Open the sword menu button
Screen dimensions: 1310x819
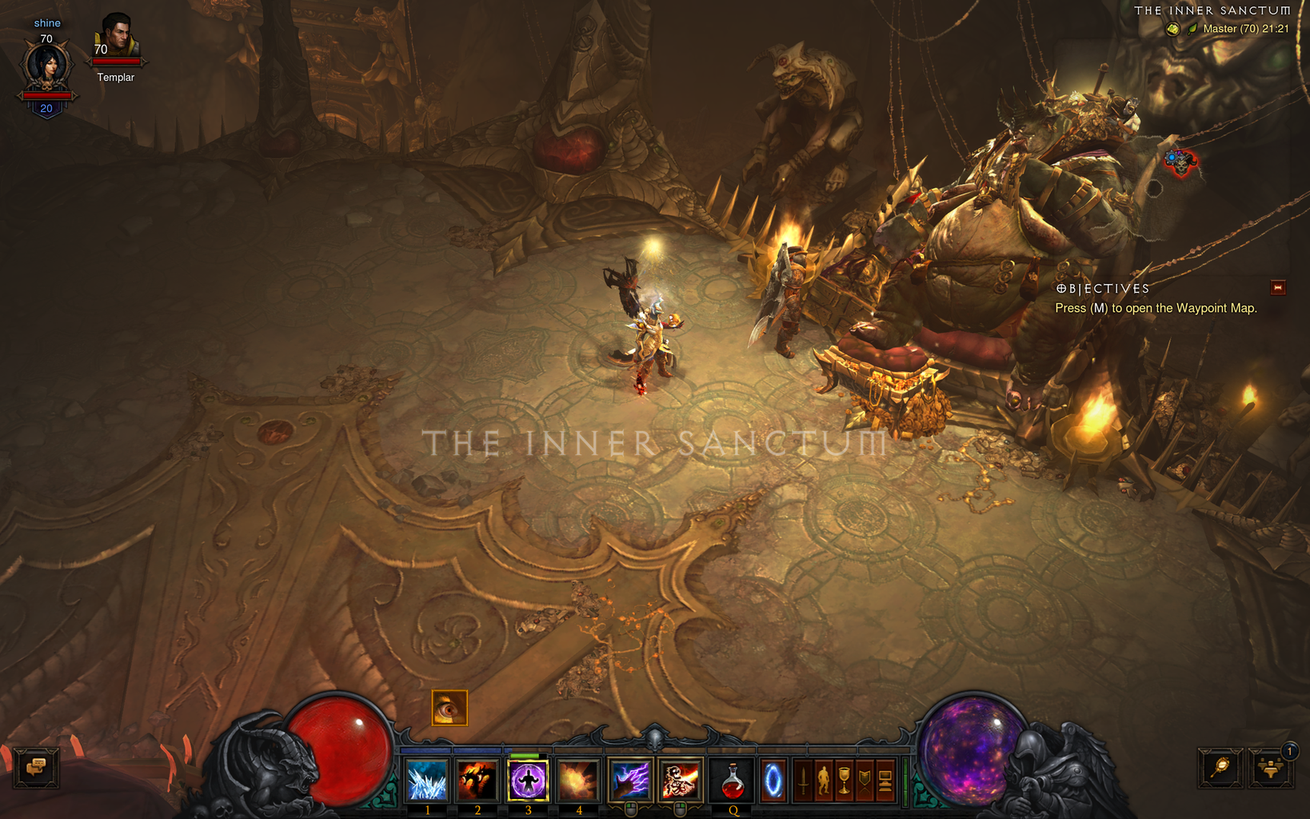pyautogui.click(x=802, y=780)
